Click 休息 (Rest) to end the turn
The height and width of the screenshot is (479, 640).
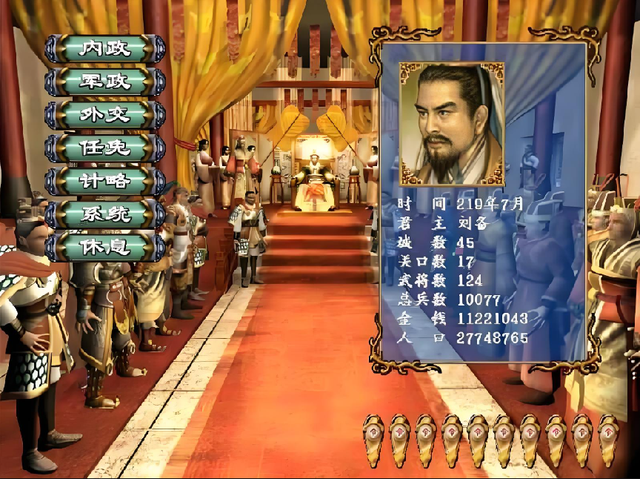tap(105, 246)
